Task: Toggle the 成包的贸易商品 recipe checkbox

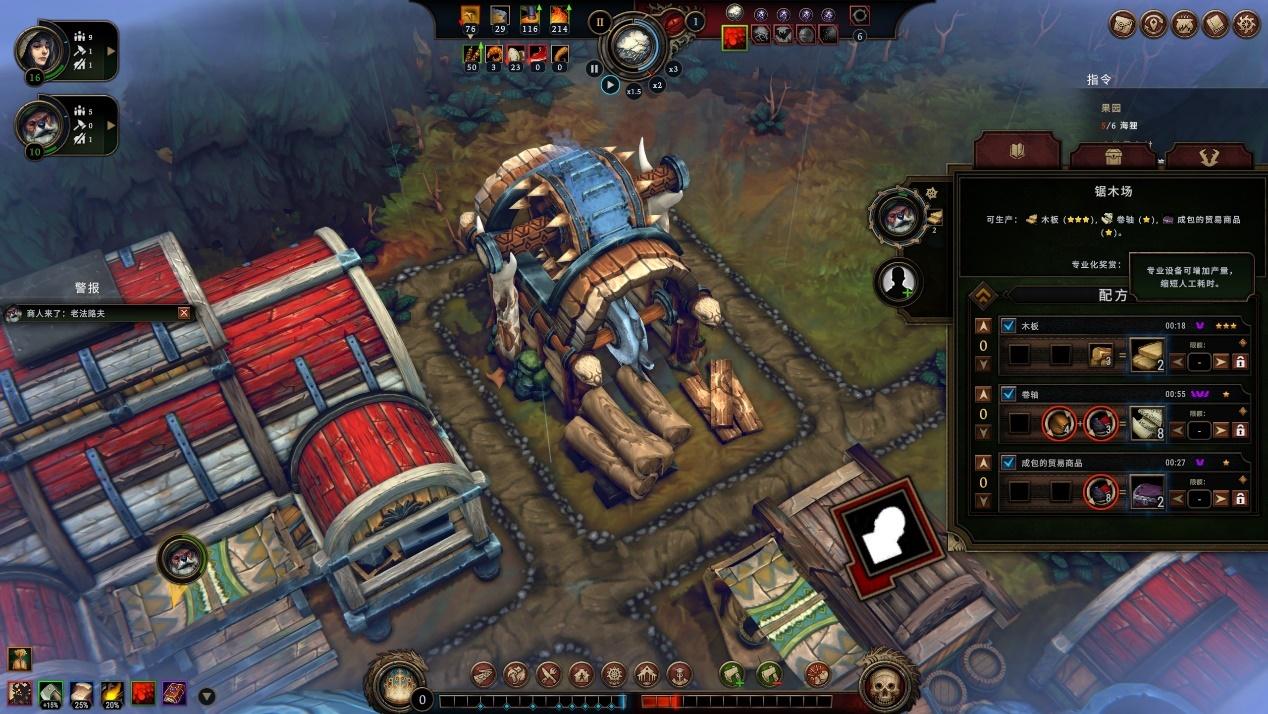Action: [1009, 462]
